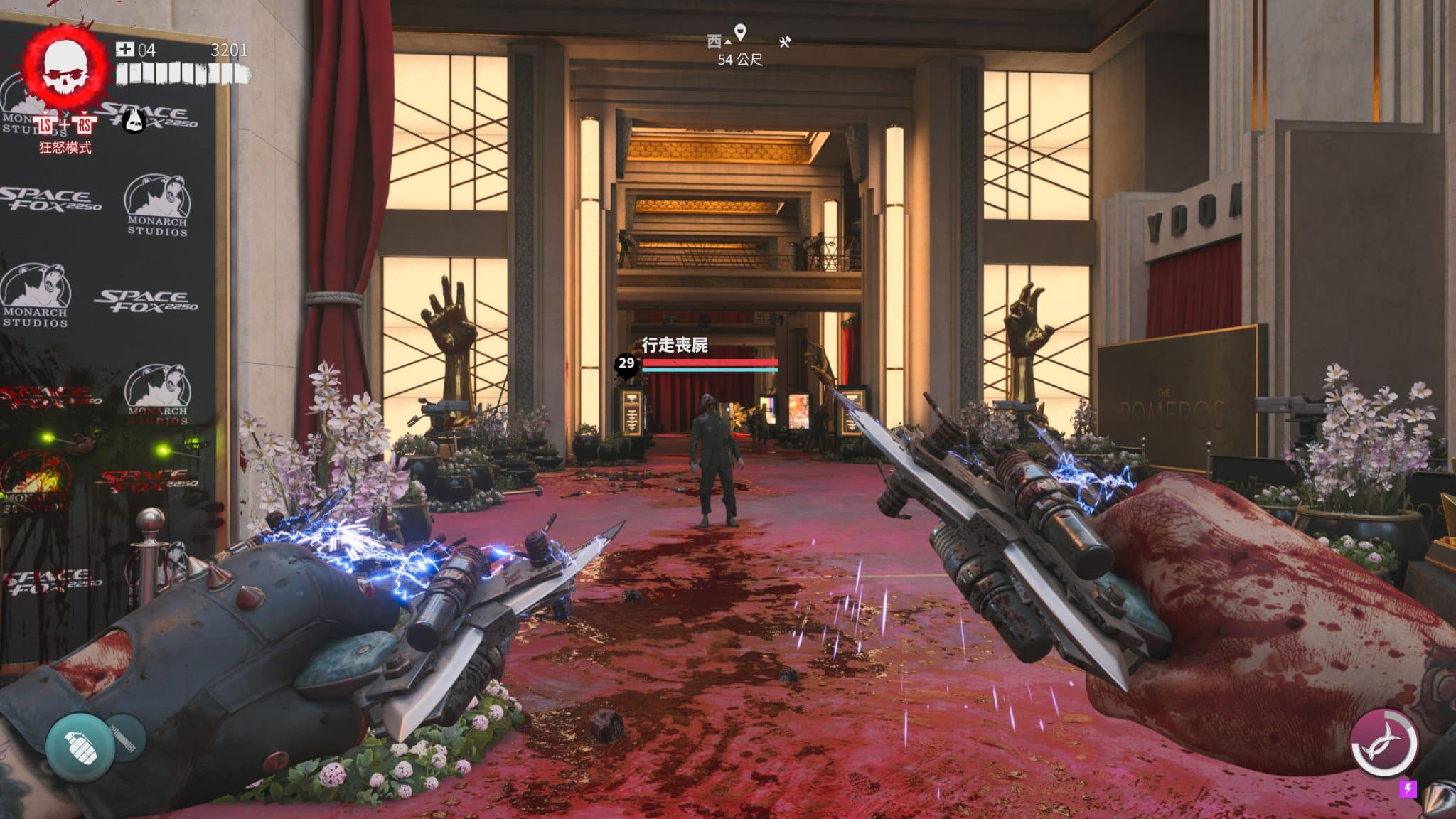1456x819 pixels.
Task: Click the crossed tools workbench marker
Action: tap(785, 42)
